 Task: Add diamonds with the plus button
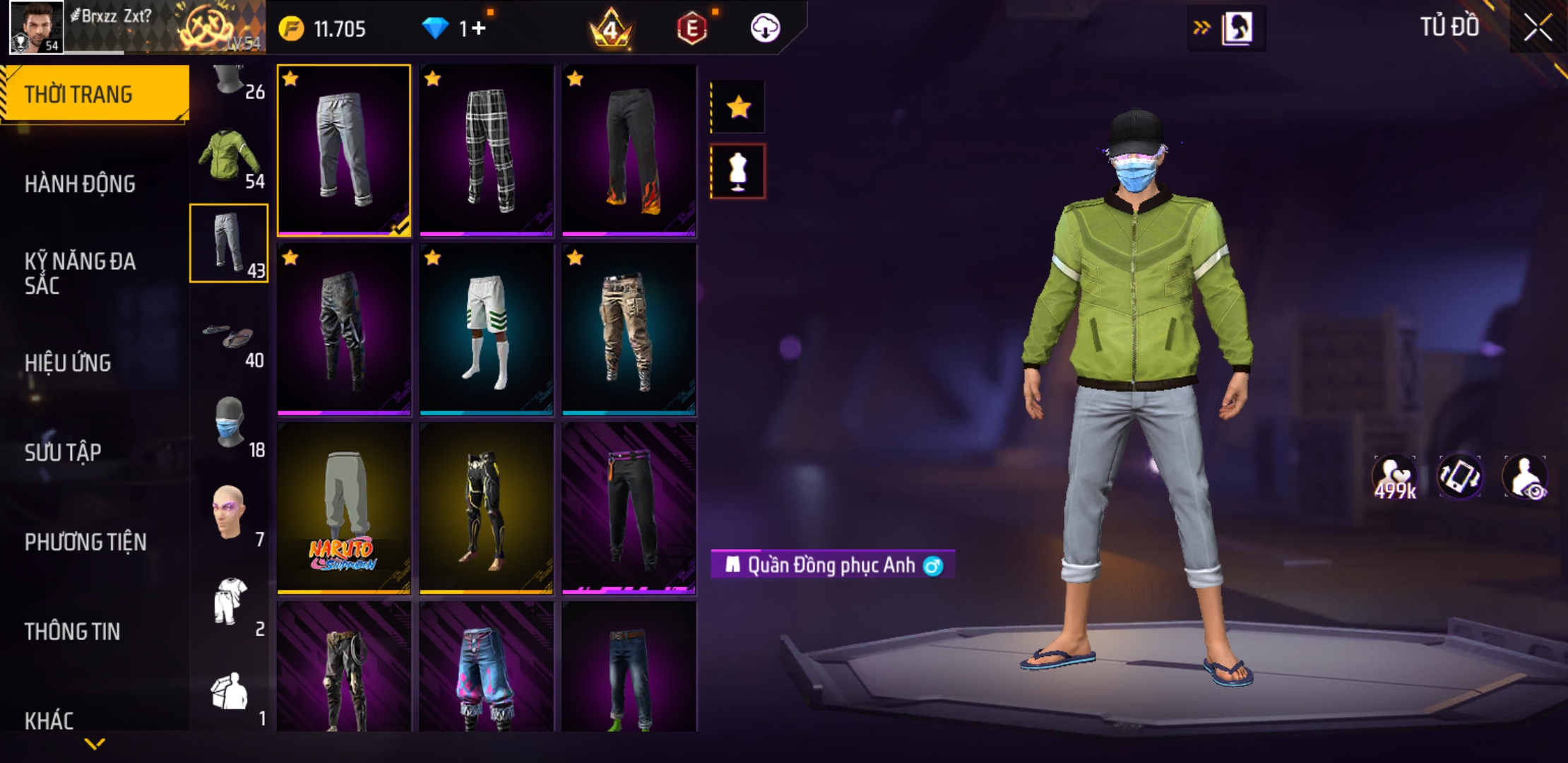(479, 28)
